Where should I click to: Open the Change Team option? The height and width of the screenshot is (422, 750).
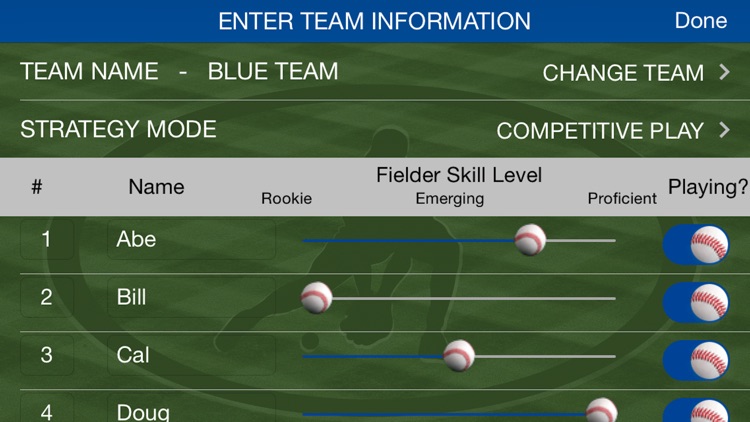pyautogui.click(x=636, y=73)
